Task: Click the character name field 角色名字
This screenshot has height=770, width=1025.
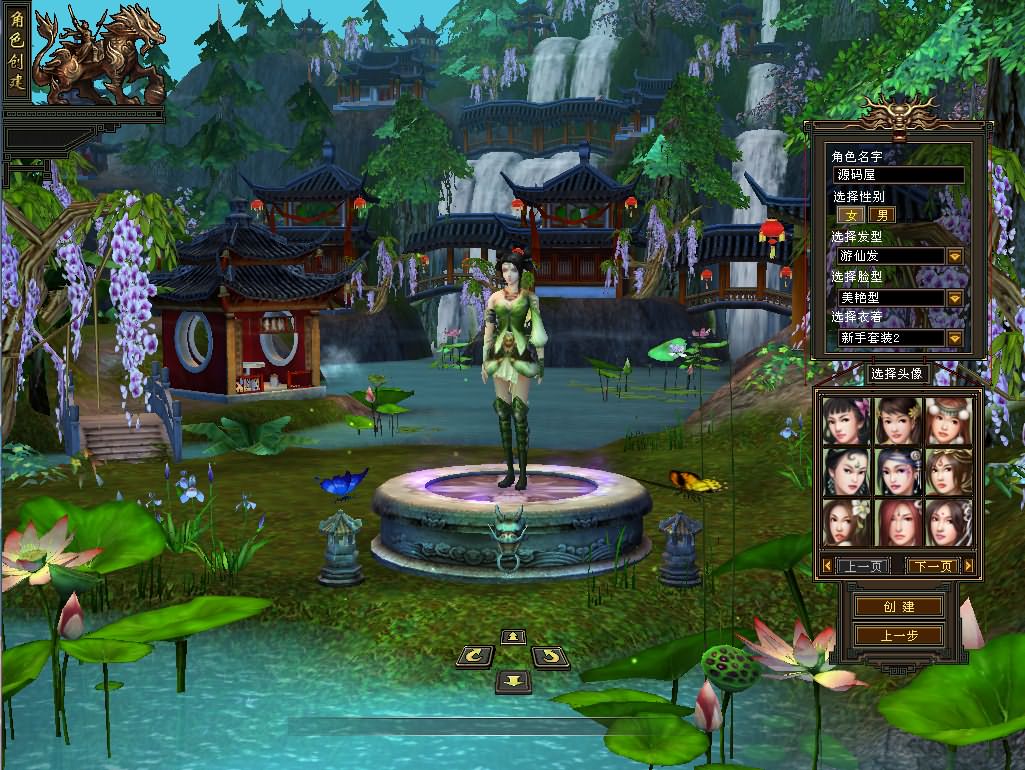Action: [x=898, y=175]
